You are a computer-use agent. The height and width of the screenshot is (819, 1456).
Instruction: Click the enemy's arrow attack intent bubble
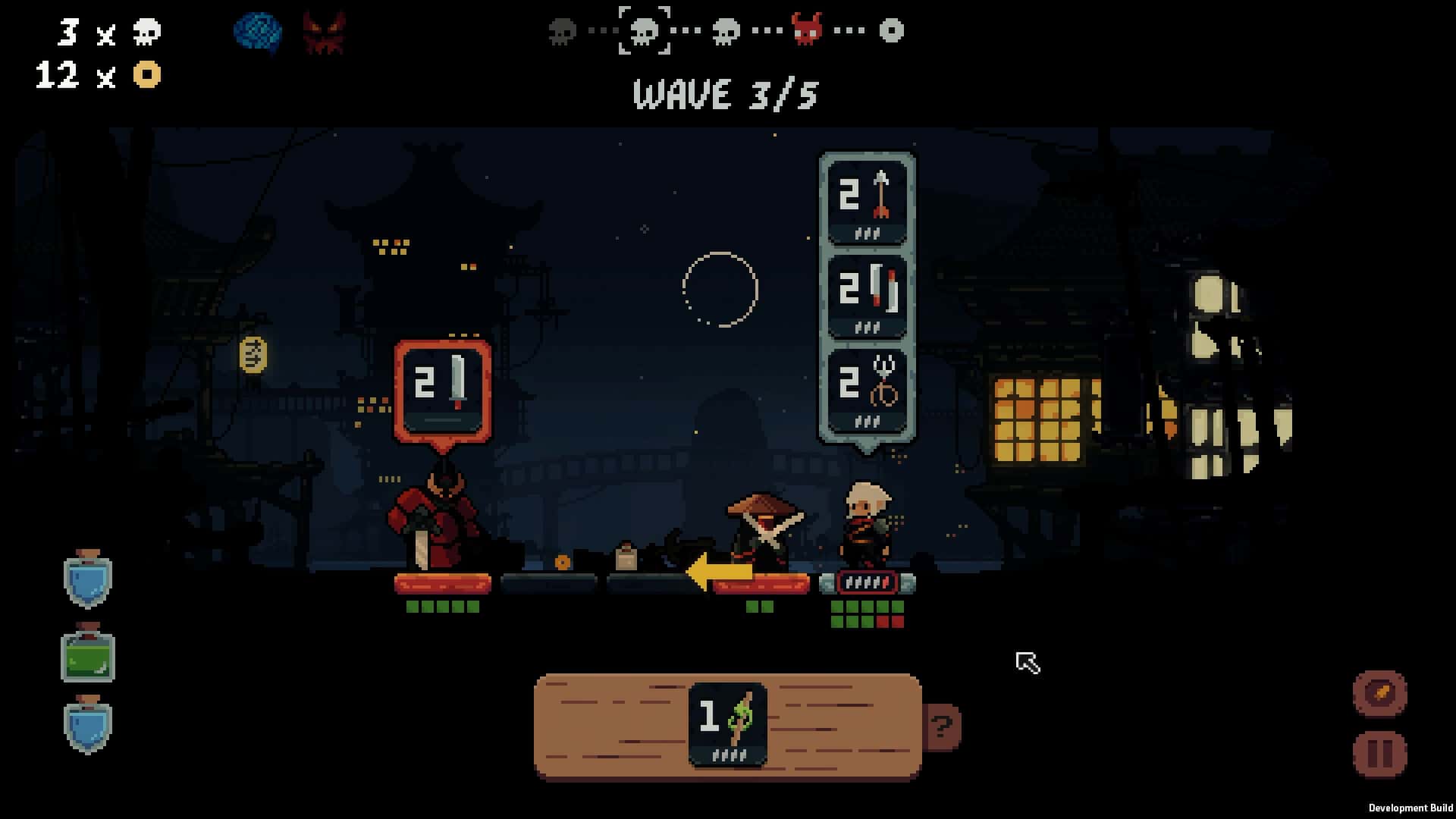coord(867,202)
